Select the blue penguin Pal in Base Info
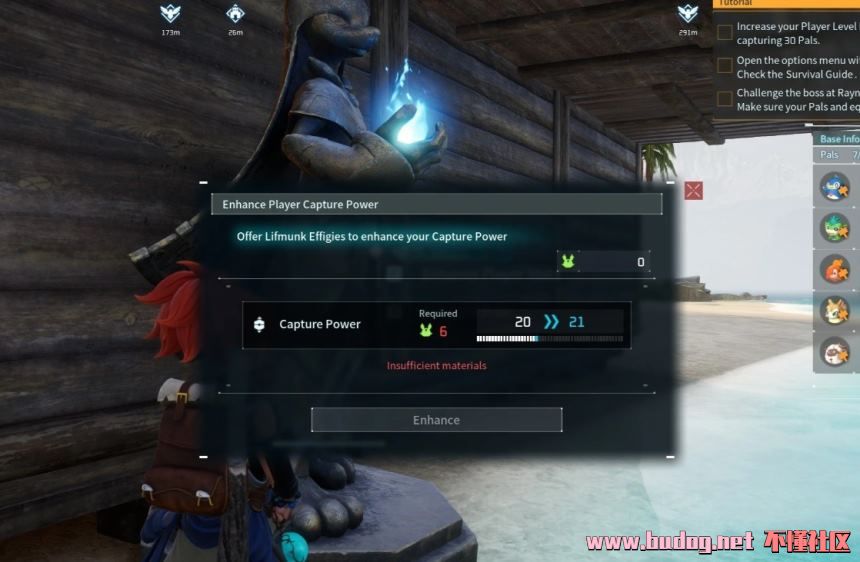This screenshot has width=860, height=562. pos(835,186)
